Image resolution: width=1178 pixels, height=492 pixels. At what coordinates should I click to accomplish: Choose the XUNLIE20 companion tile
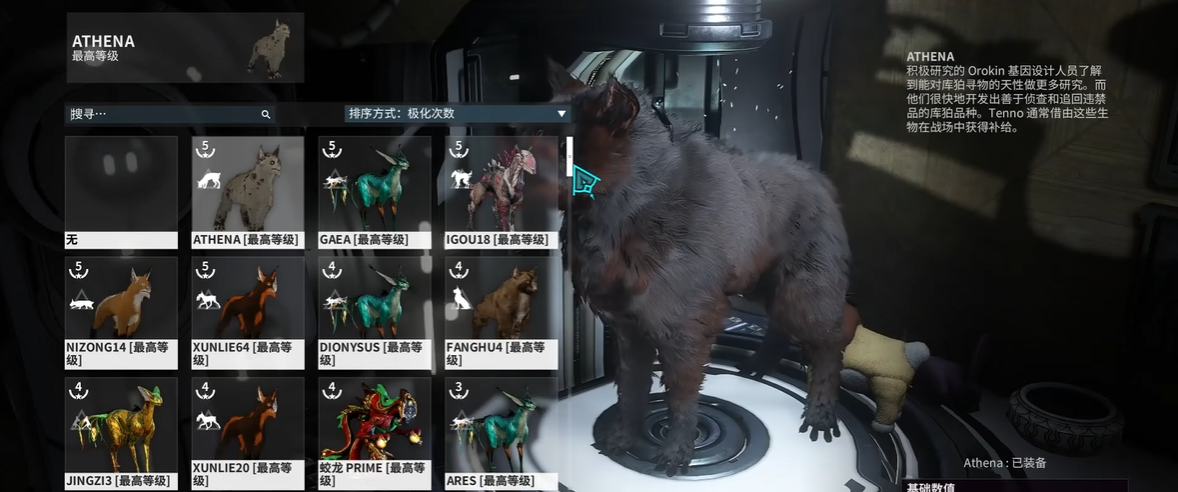(248, 432)
